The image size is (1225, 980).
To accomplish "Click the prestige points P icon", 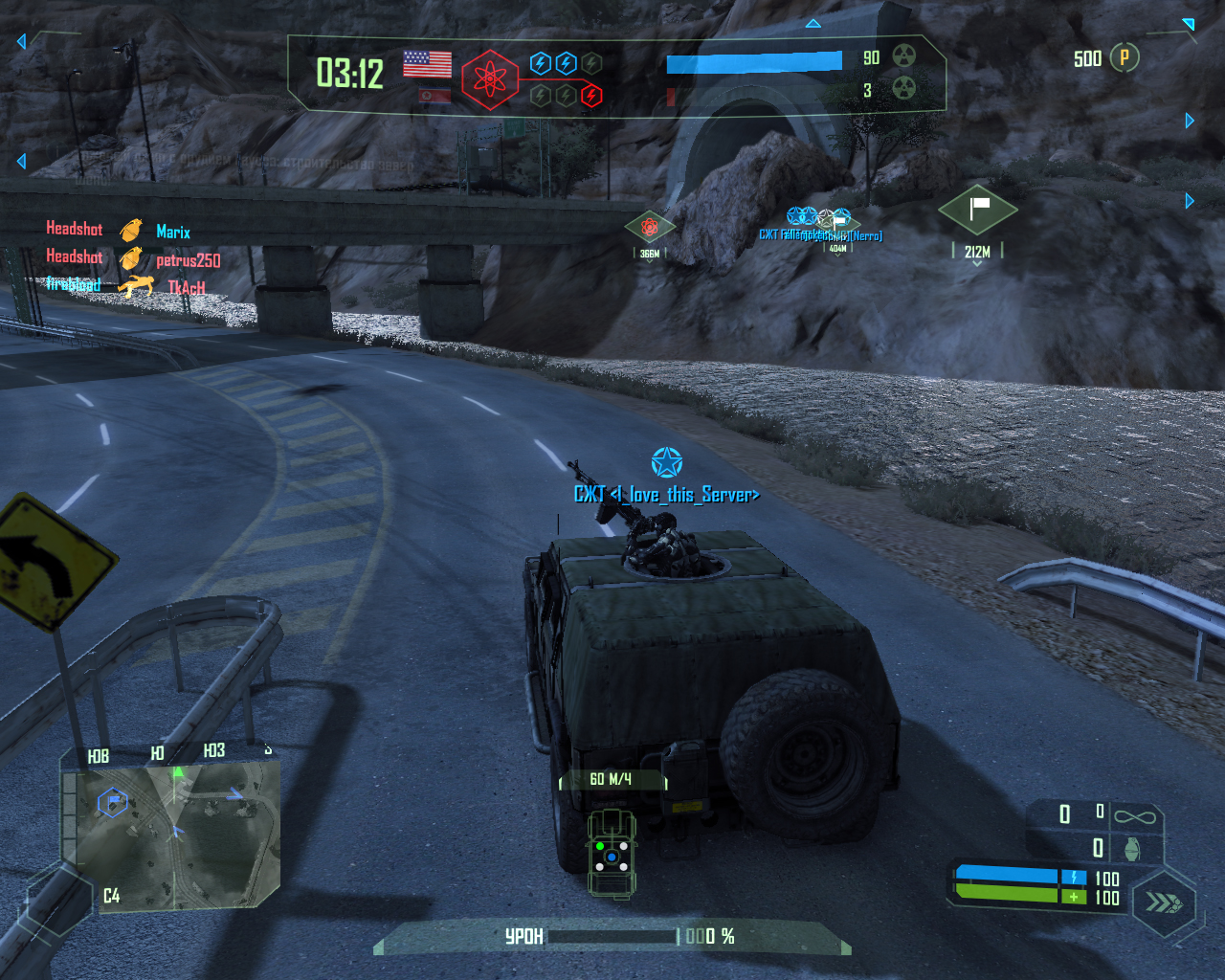I will [x=1125, y=58].
